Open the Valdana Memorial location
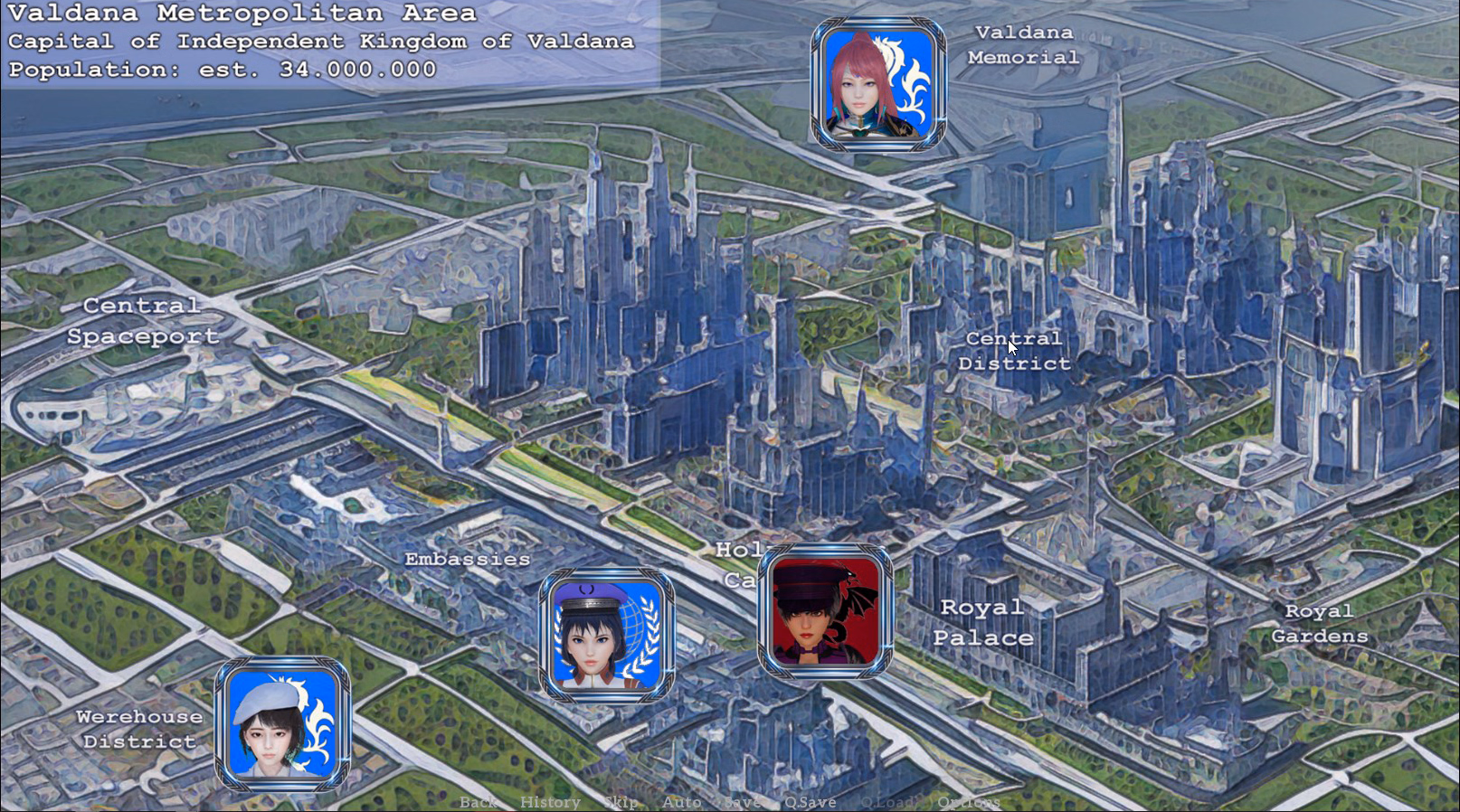This screenshot has height=812, width=1460. click(1020, 44)
